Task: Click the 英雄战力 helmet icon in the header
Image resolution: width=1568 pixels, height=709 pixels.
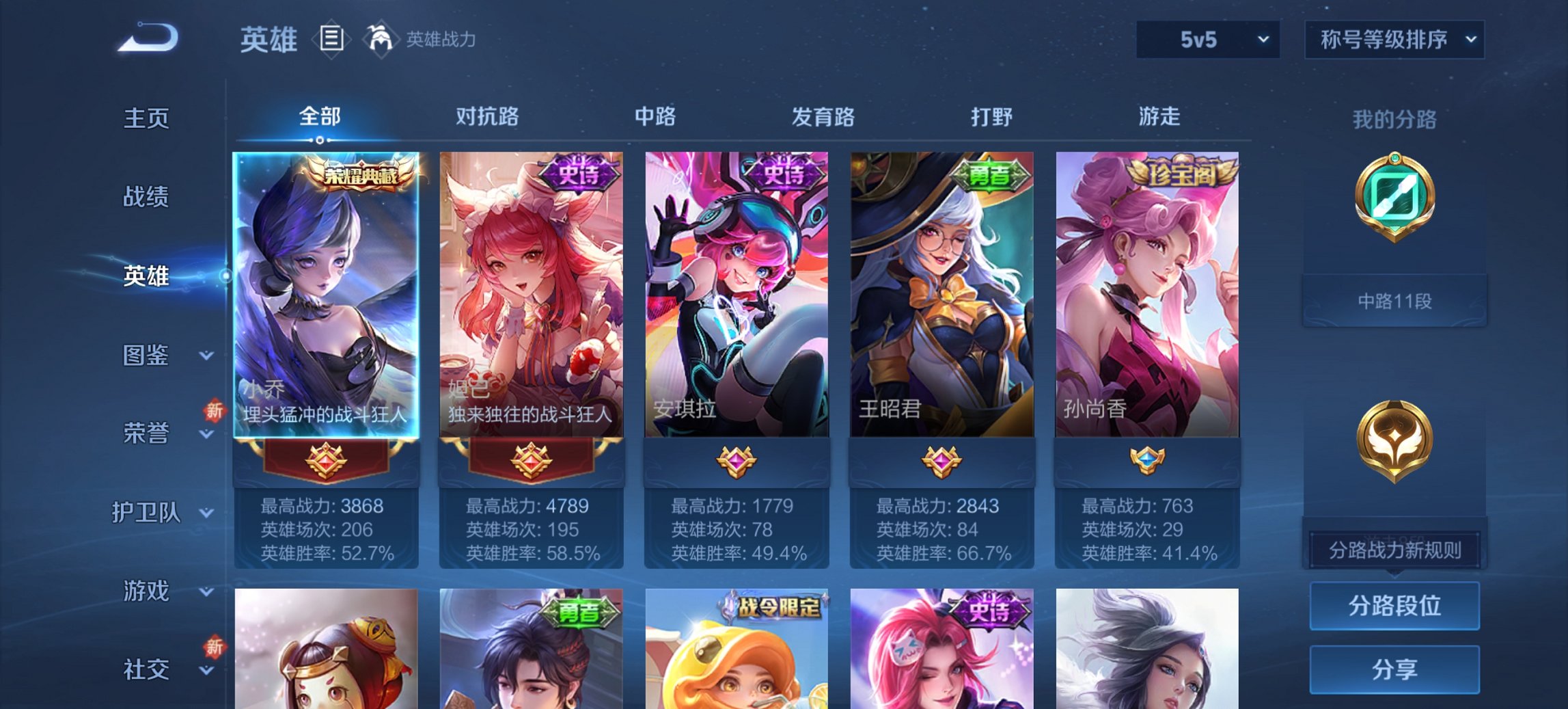Action: pos(381,40)
